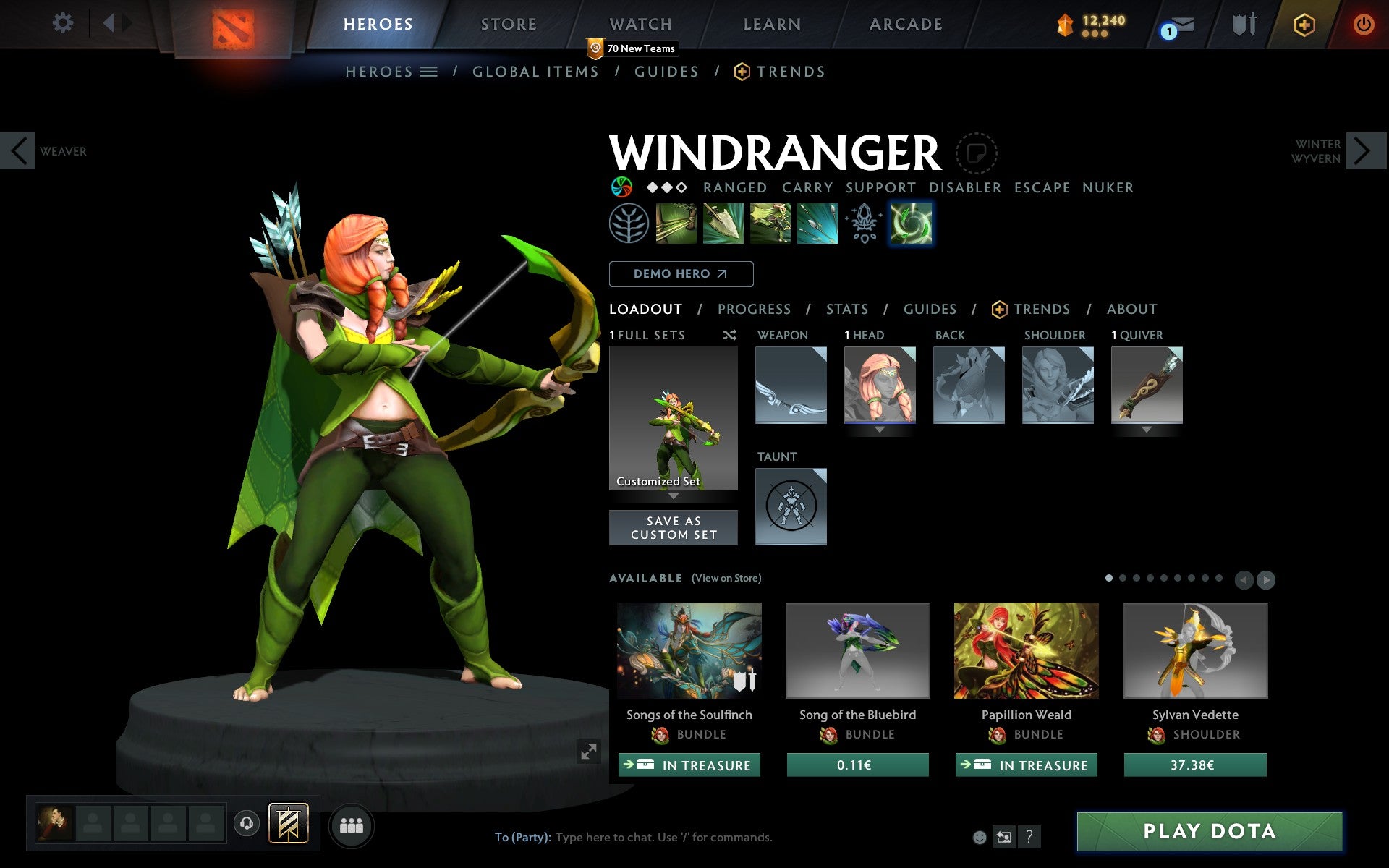Click the shuffle icon next to Full Sets
The width and height of the screenshot is (1389, 868).
pyautogui.click(x=729, y=335)
